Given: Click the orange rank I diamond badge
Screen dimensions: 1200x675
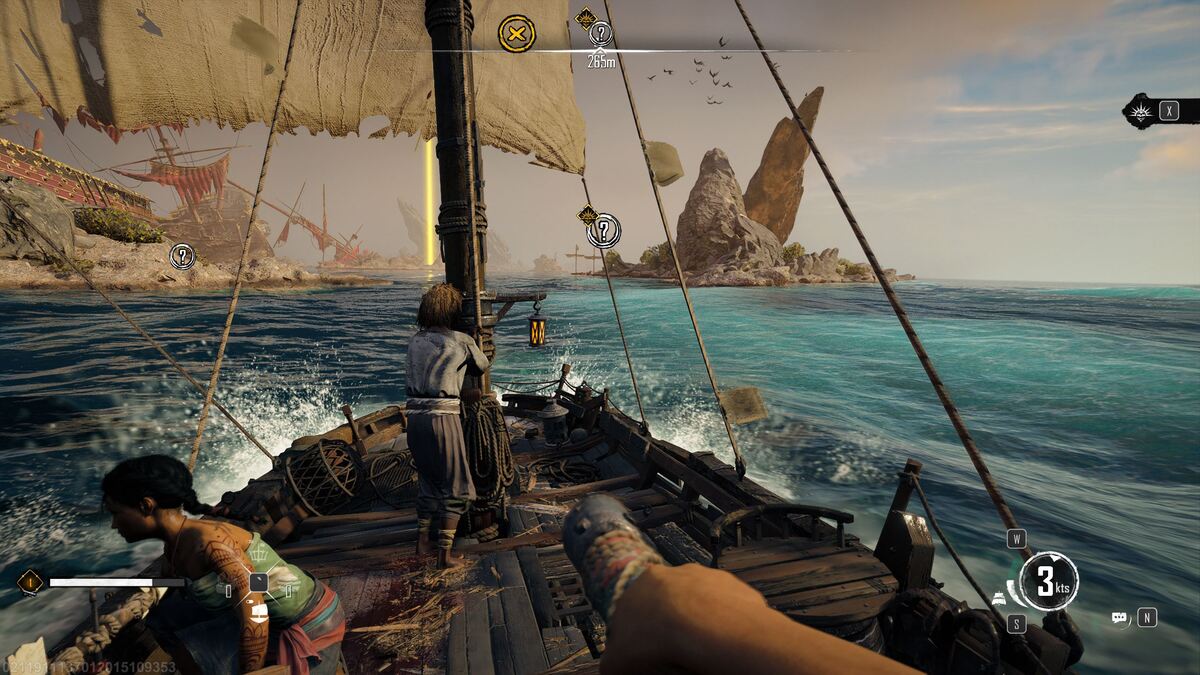Looking at the screenshot, I should 30,582.
